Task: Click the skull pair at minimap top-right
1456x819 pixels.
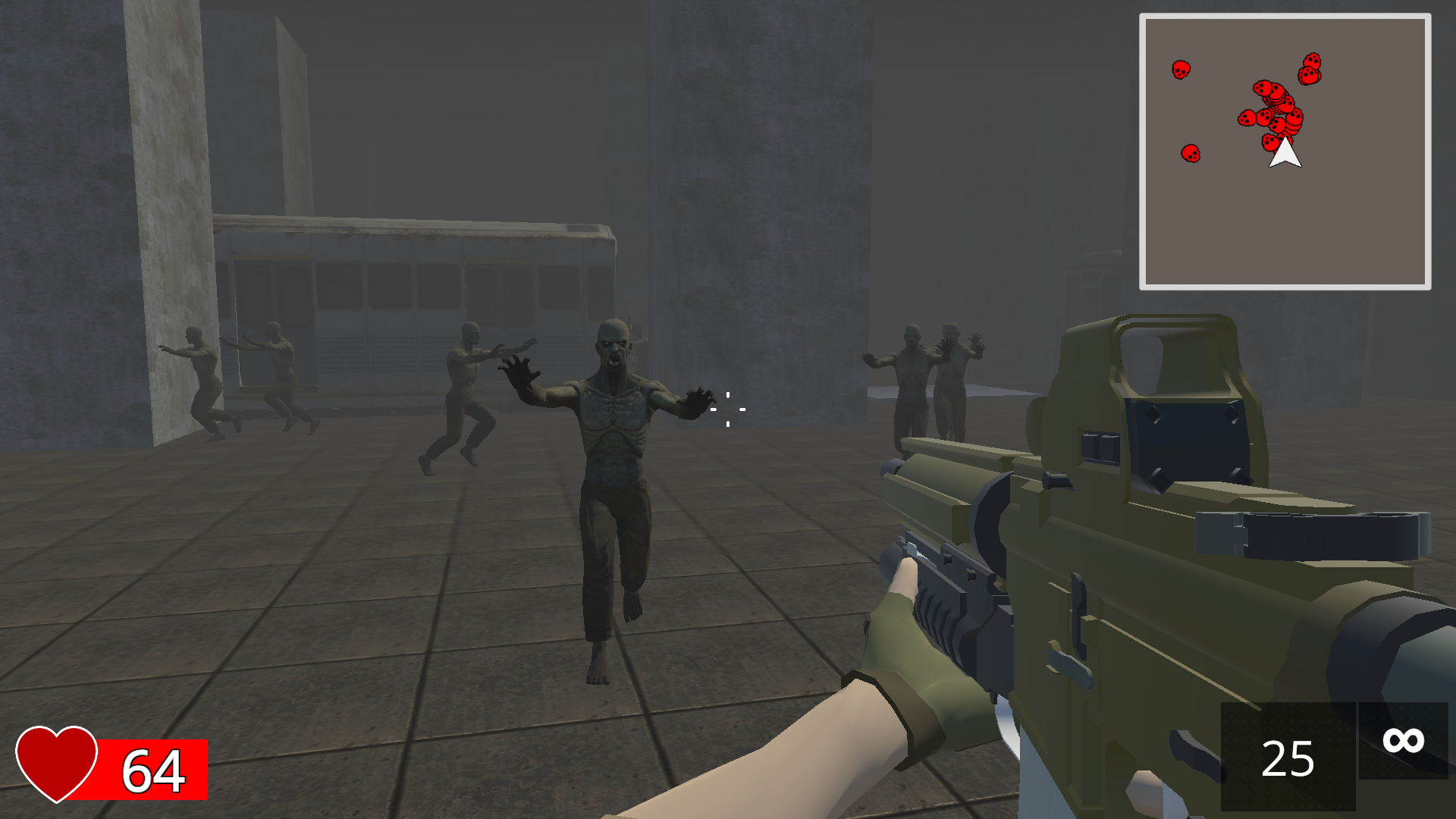Action: click(x=1311, y=67)
